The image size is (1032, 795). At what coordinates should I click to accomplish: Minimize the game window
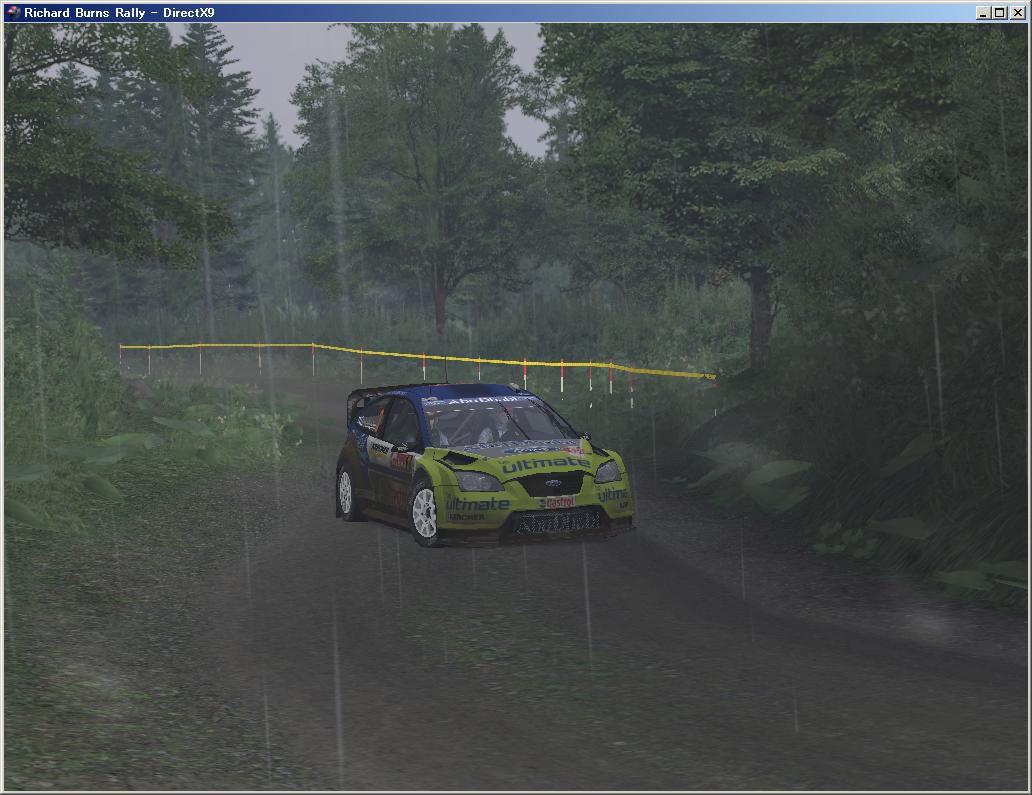click(984, 13)
